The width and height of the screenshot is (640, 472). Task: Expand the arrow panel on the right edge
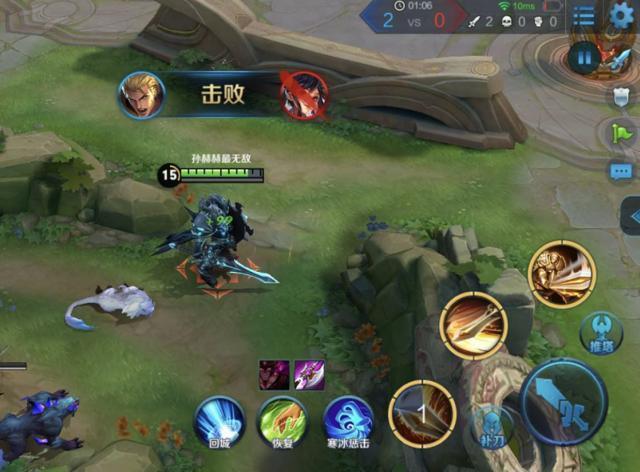(631, 215)
